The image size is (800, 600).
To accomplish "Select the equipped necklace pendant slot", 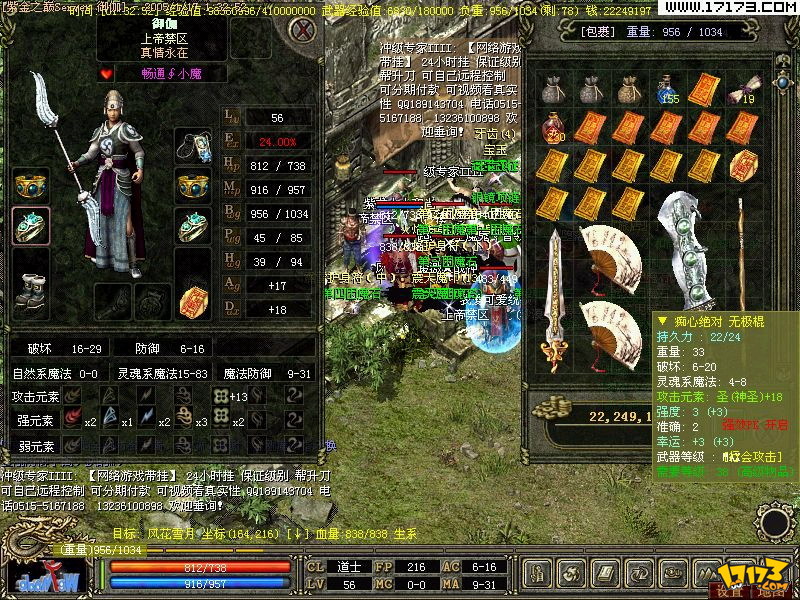I will [193, 146].
